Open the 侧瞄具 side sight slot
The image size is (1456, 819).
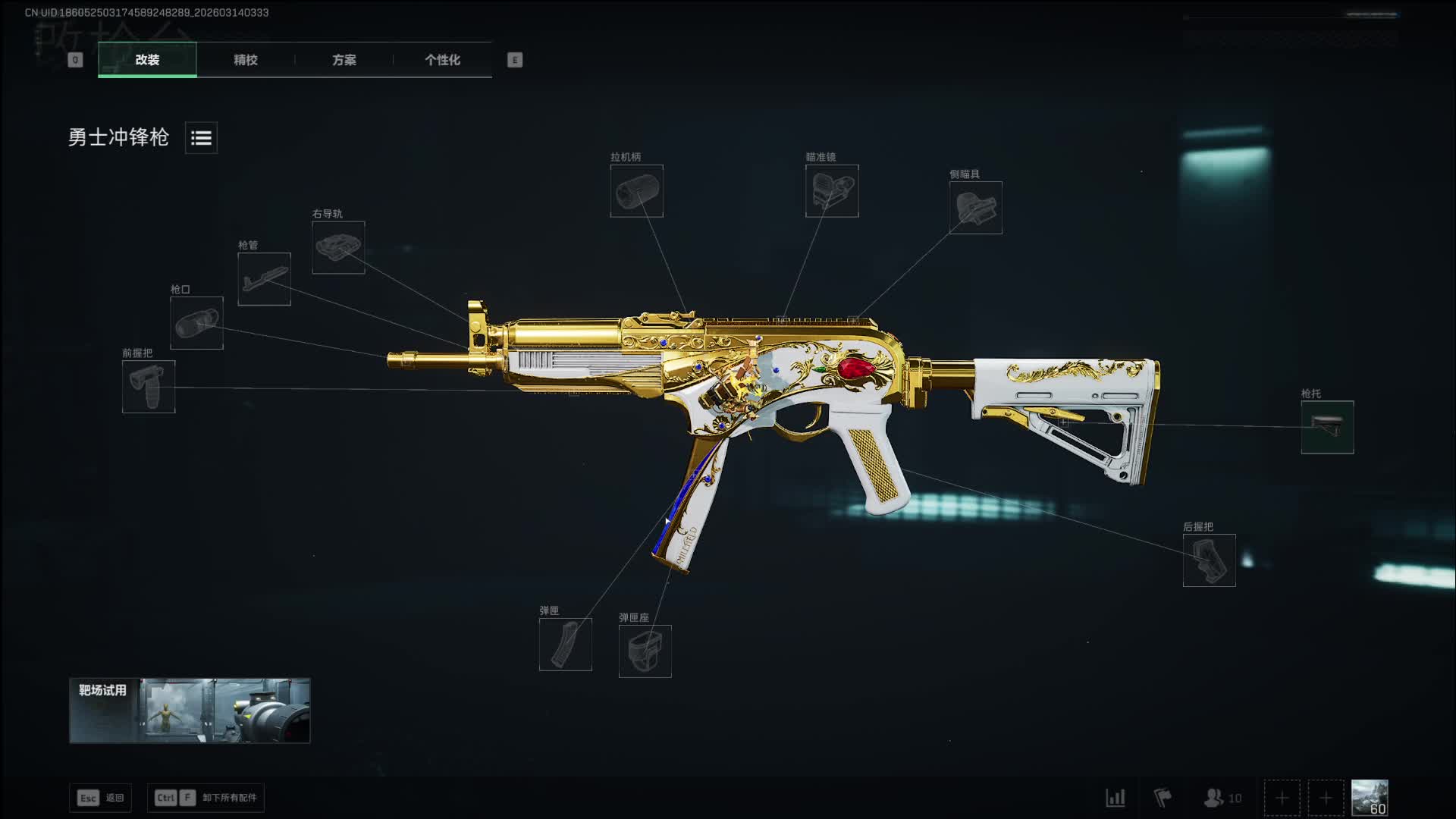(x=975, y=208)
